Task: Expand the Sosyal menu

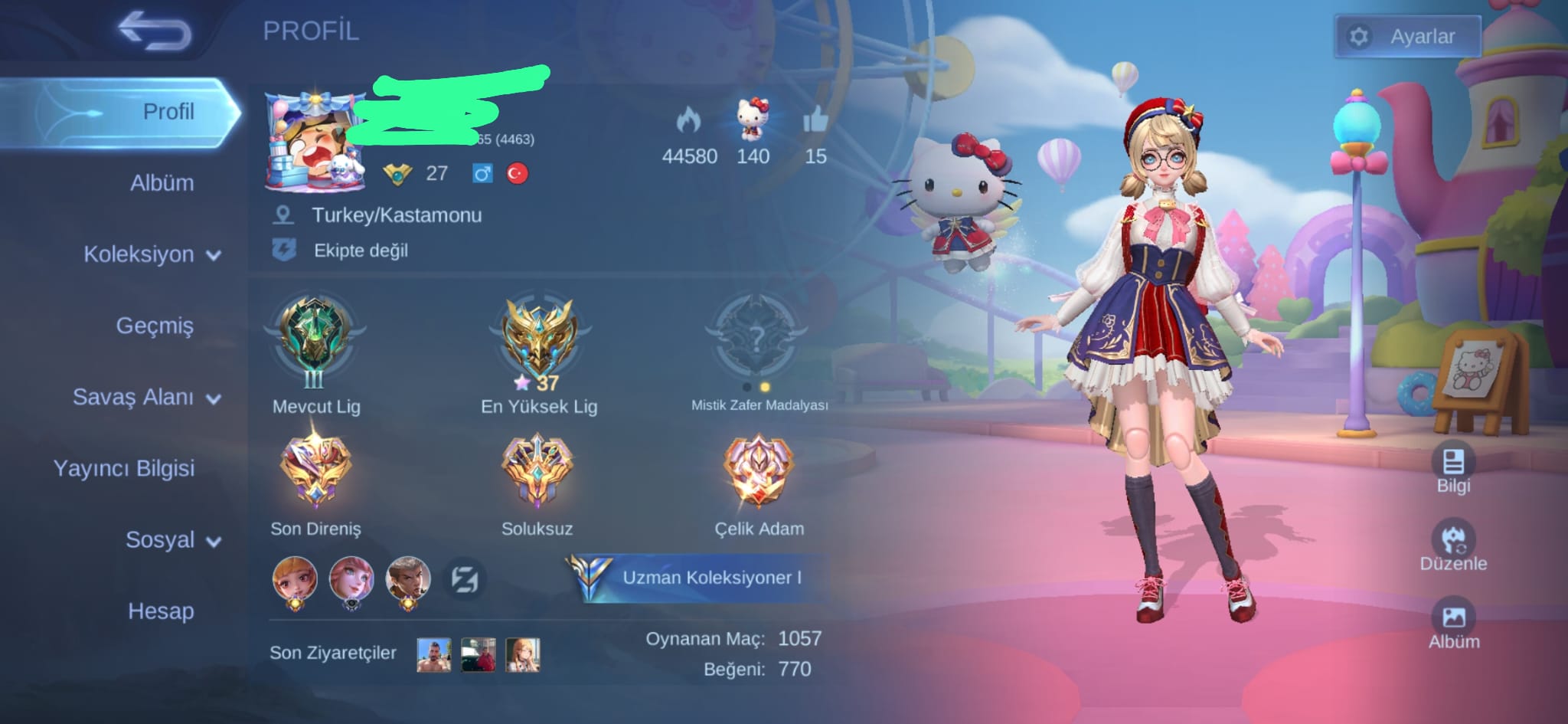Action: (173, 540)
